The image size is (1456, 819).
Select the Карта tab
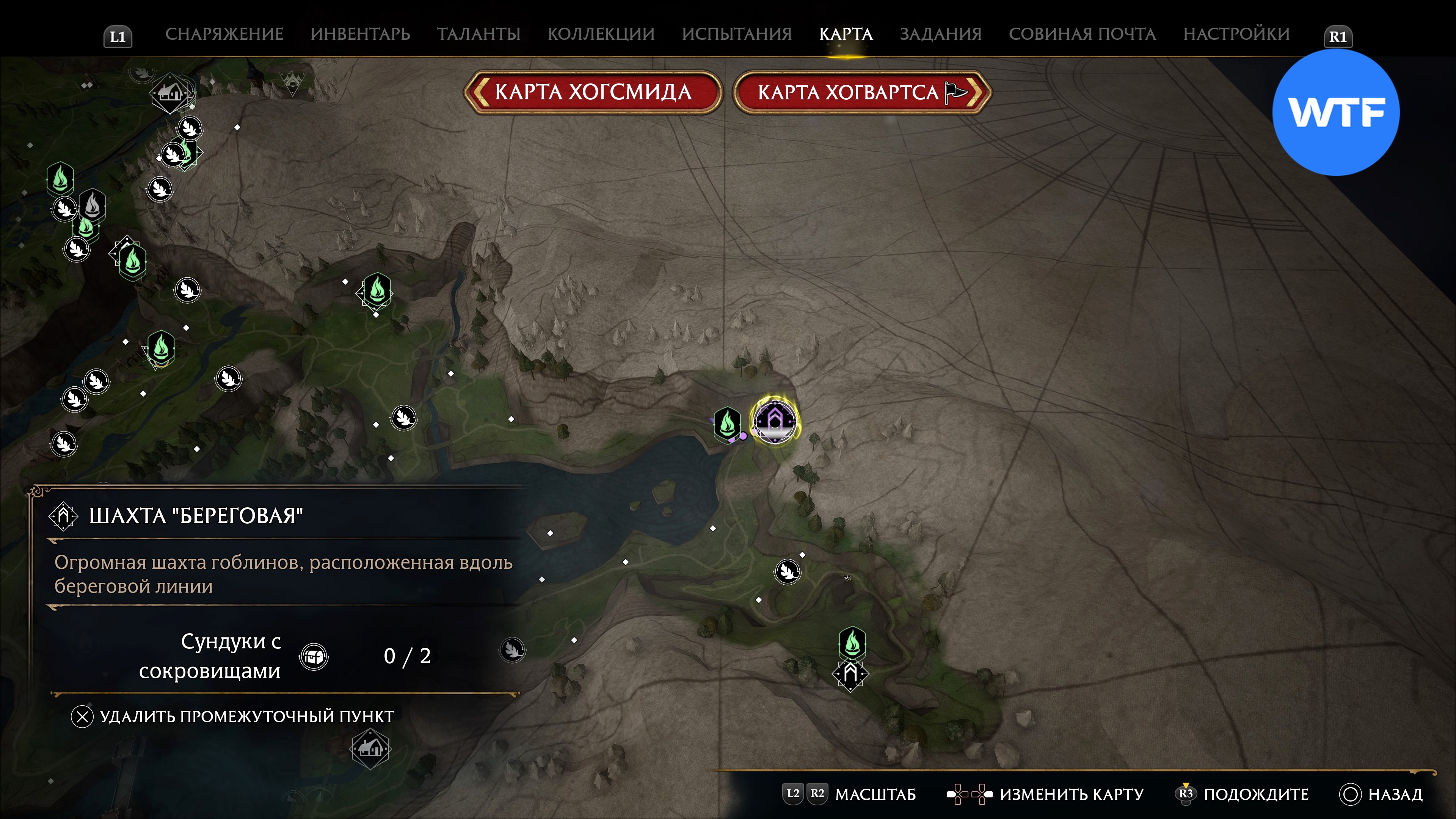[x=846, y=34]
